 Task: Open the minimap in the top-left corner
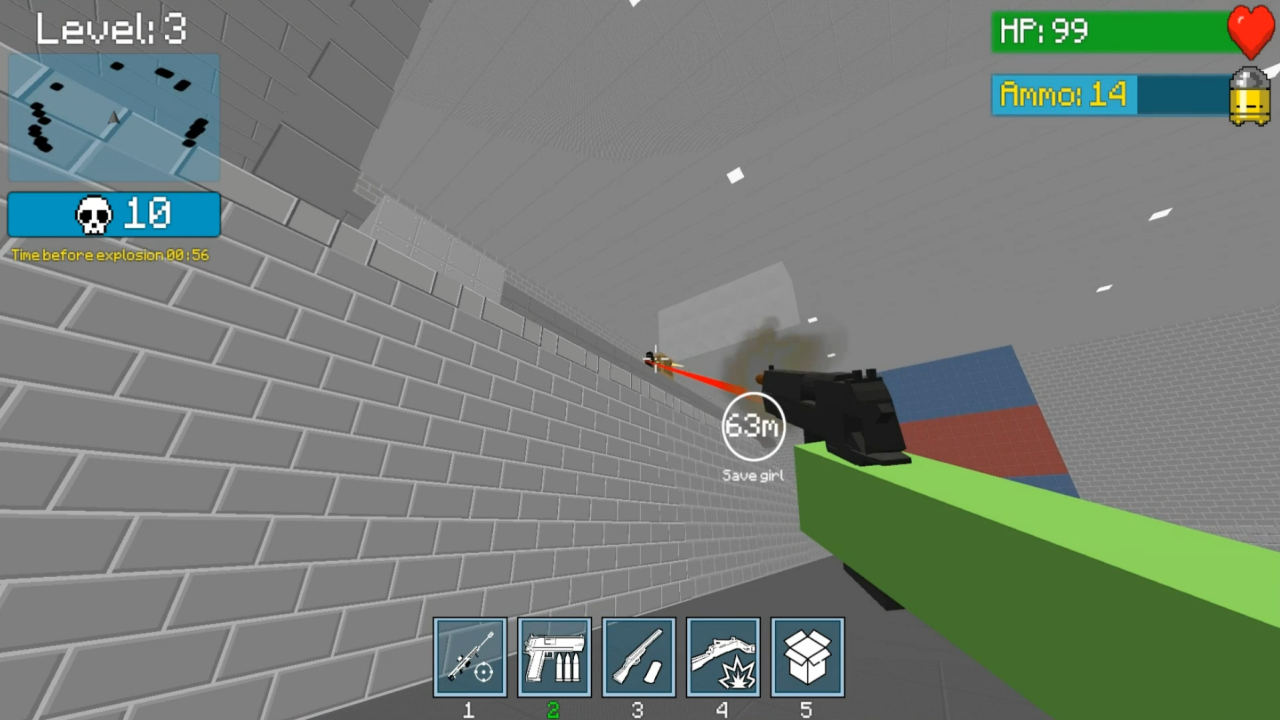[113, 117]
